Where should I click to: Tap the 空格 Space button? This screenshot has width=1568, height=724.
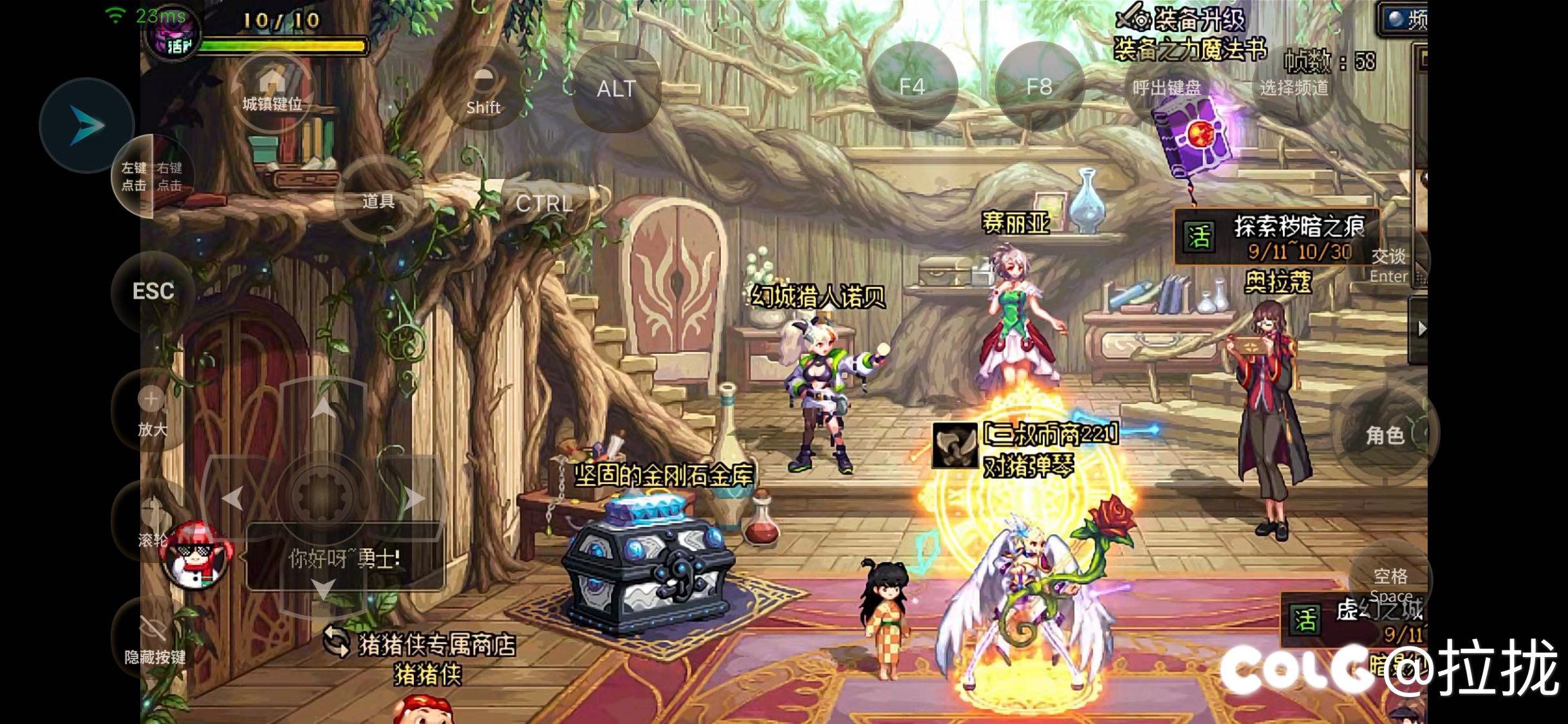(x=1390, y=582)
